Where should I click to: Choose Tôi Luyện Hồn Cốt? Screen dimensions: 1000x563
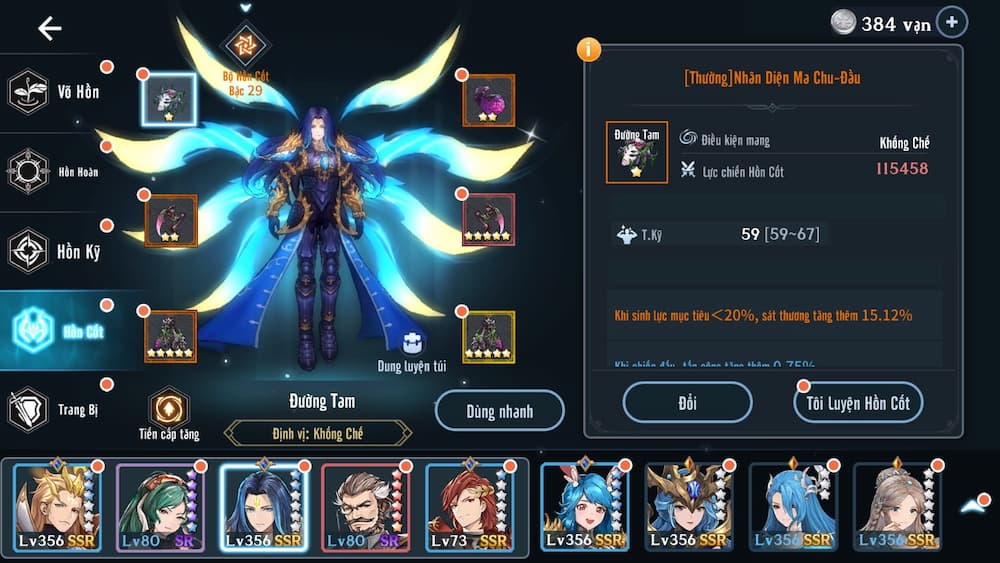[x=858, y=403]
